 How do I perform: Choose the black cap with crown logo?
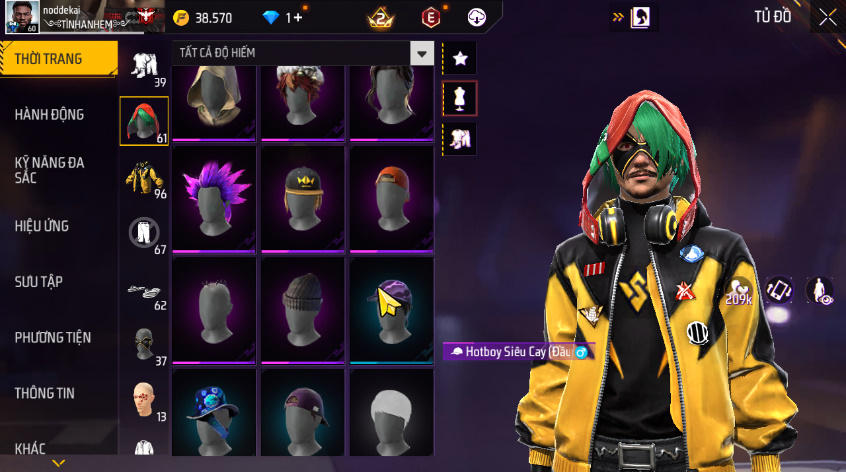(303, 192)
